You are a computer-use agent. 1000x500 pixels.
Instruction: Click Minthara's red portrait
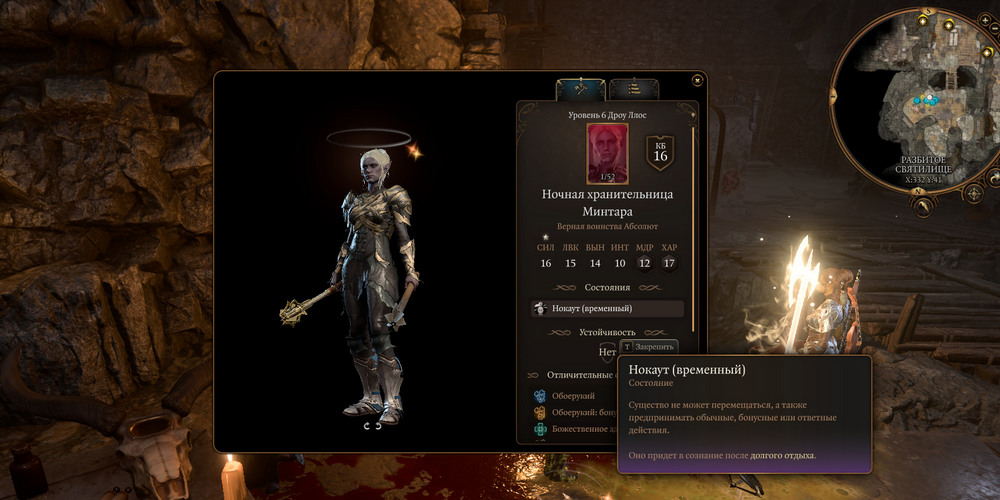tap(607, 150)
